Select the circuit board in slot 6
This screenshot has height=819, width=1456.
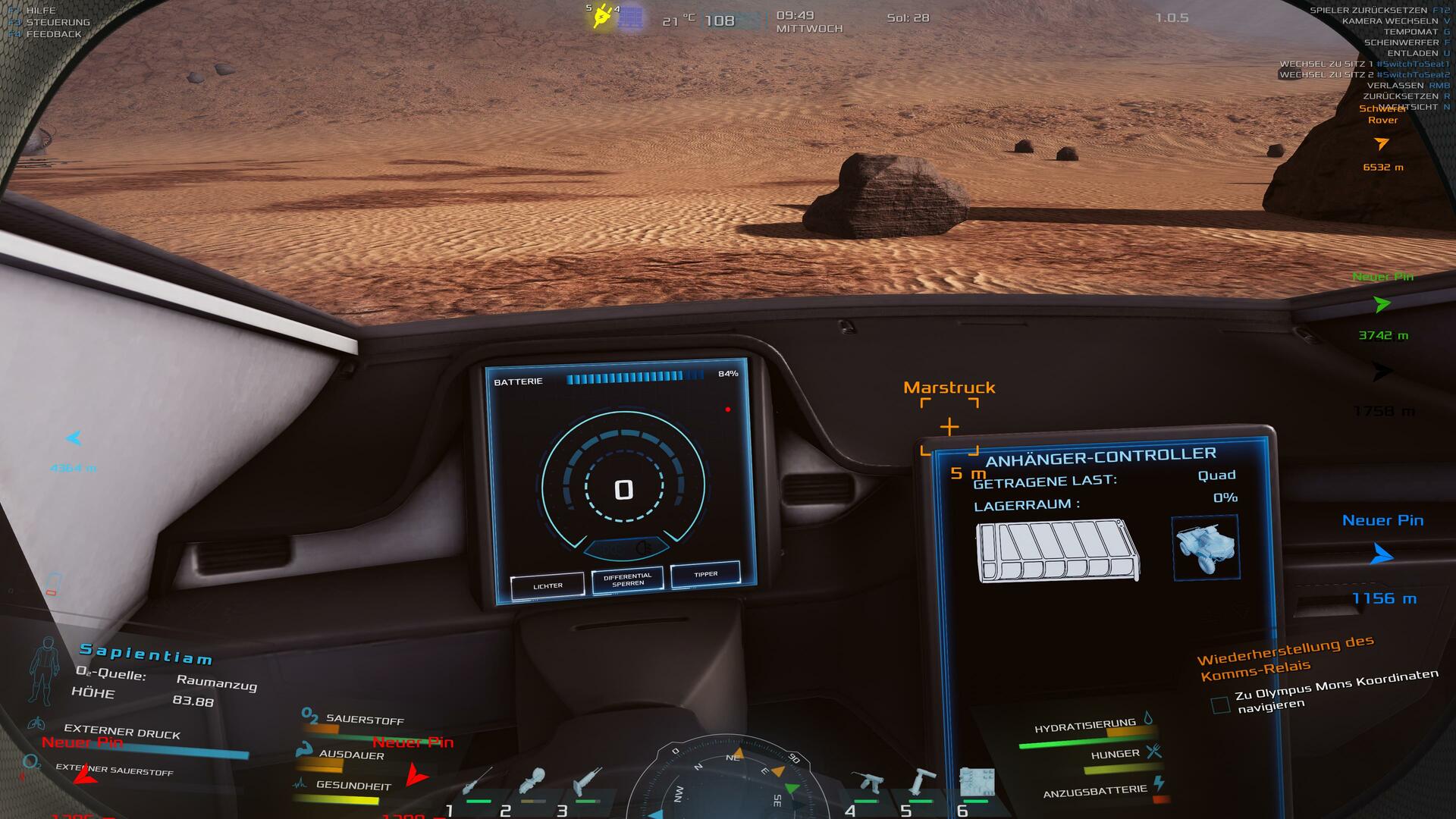pos(976,781)
